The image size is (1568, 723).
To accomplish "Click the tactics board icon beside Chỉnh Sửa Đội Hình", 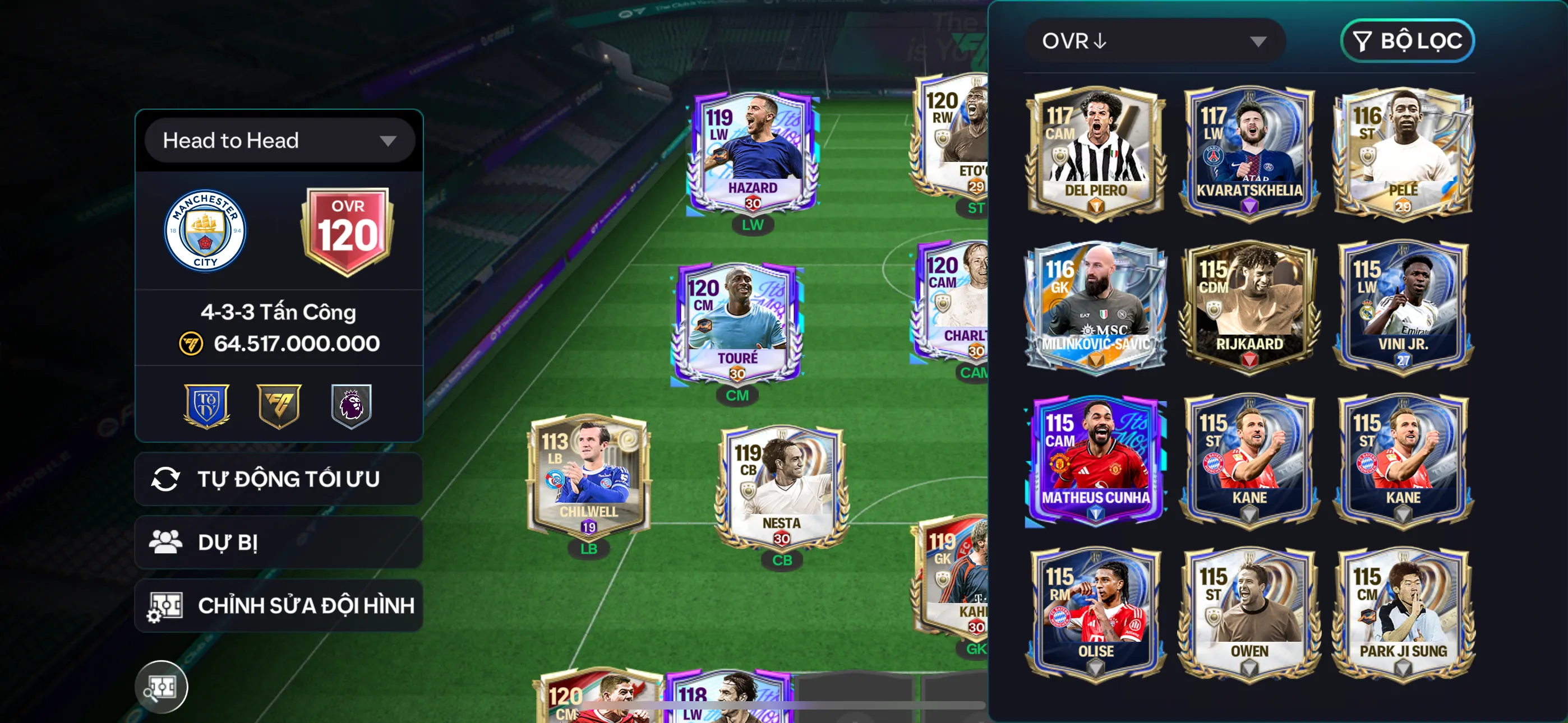I will tap(165, 605).
